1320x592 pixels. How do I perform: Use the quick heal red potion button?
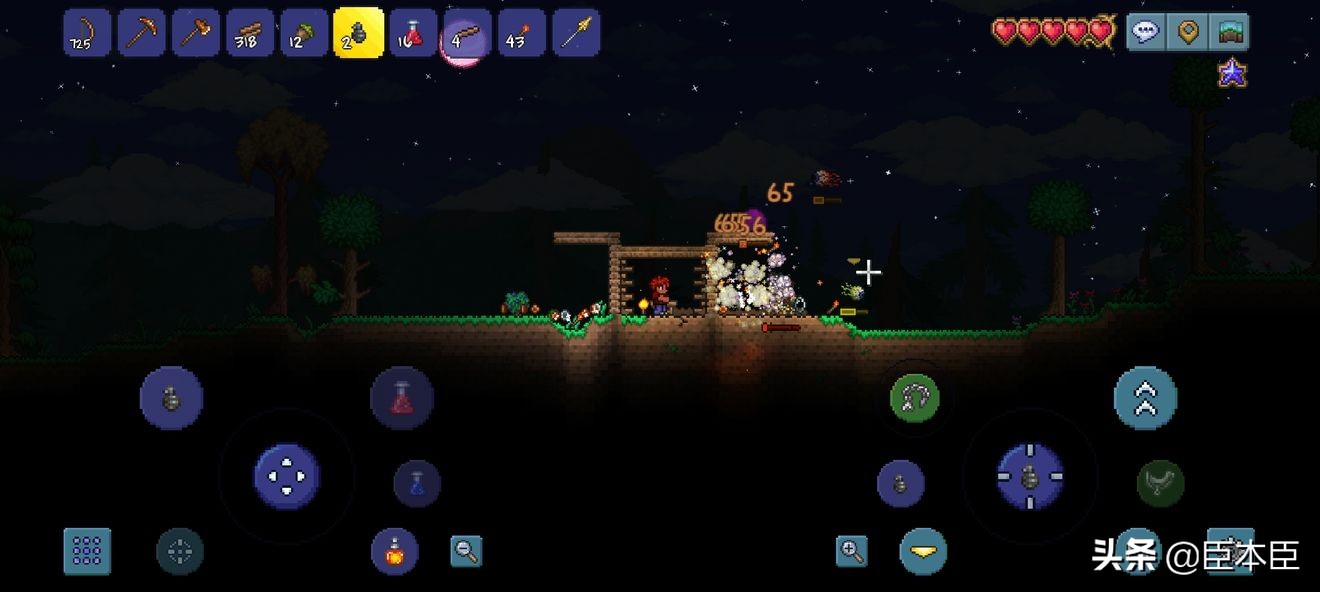(x=401, y=398)
